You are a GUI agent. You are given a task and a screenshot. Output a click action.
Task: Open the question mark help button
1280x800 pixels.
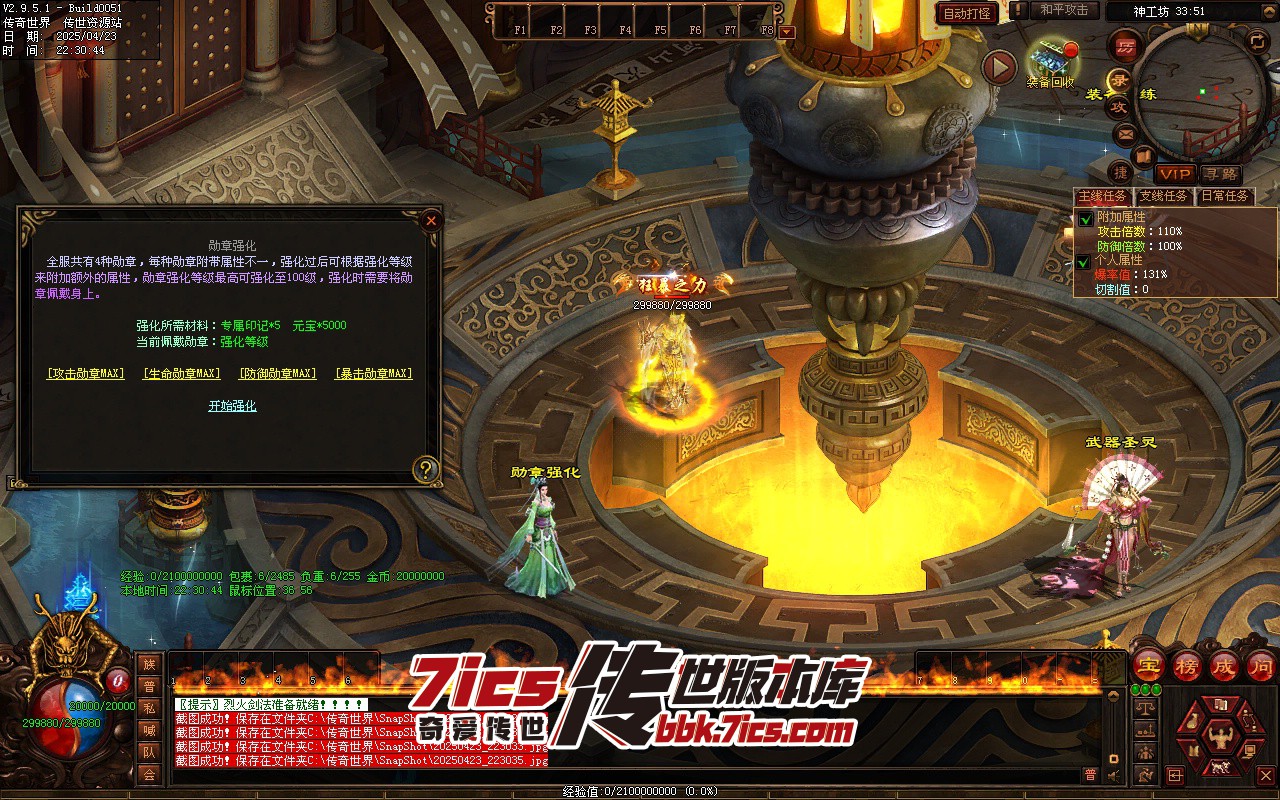coord(427,469)
